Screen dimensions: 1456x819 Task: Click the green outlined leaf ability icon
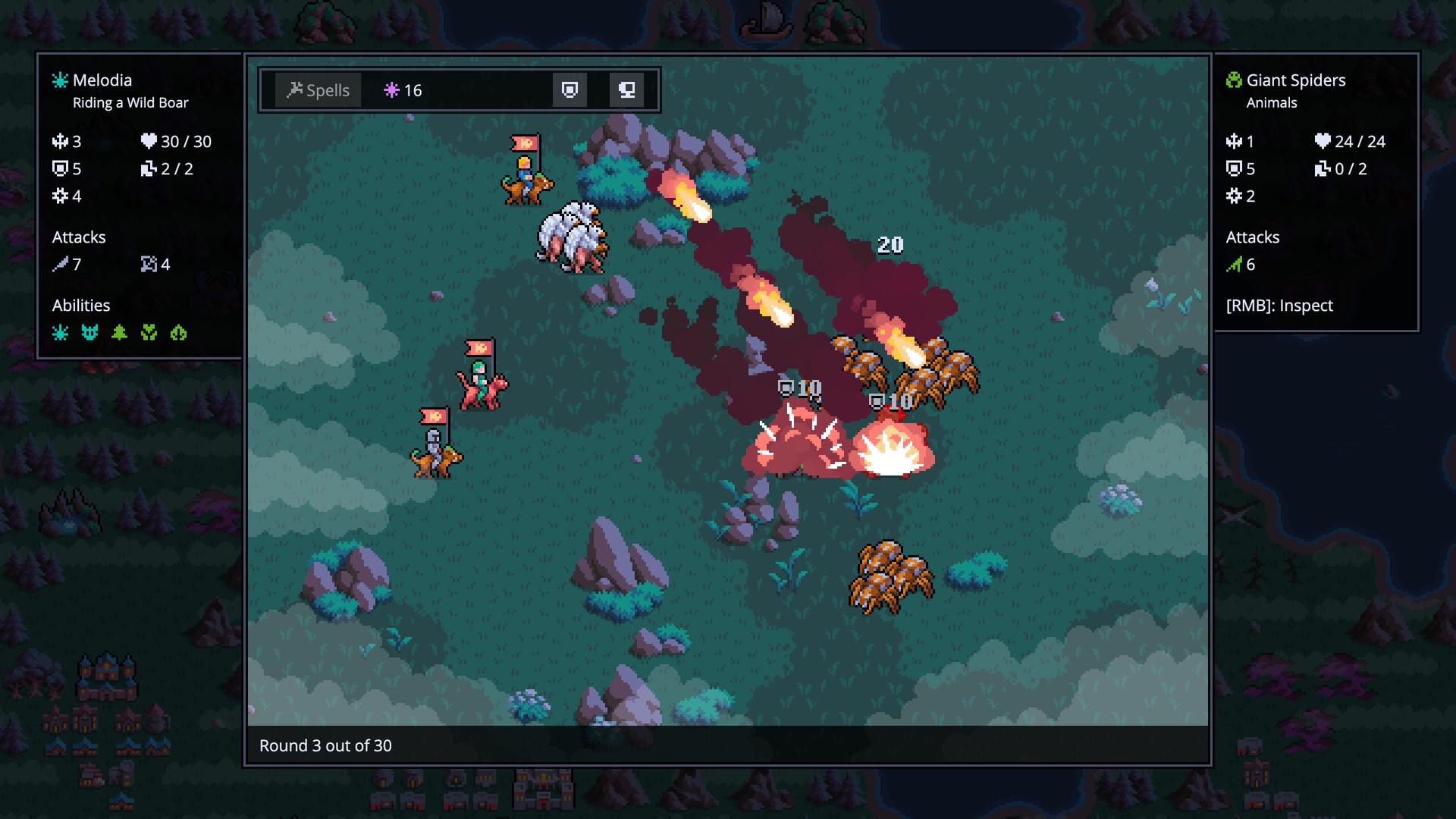pos(178,333)
